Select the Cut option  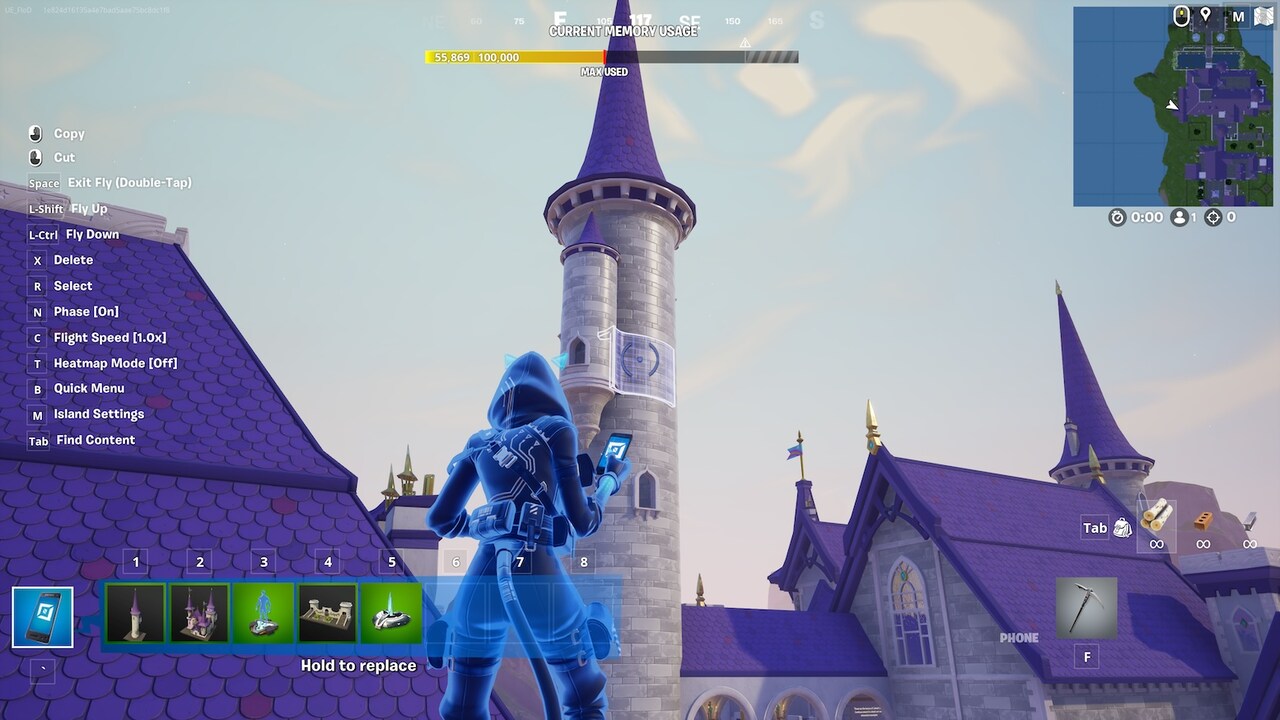pyautogui.click(x=66, y=157)
